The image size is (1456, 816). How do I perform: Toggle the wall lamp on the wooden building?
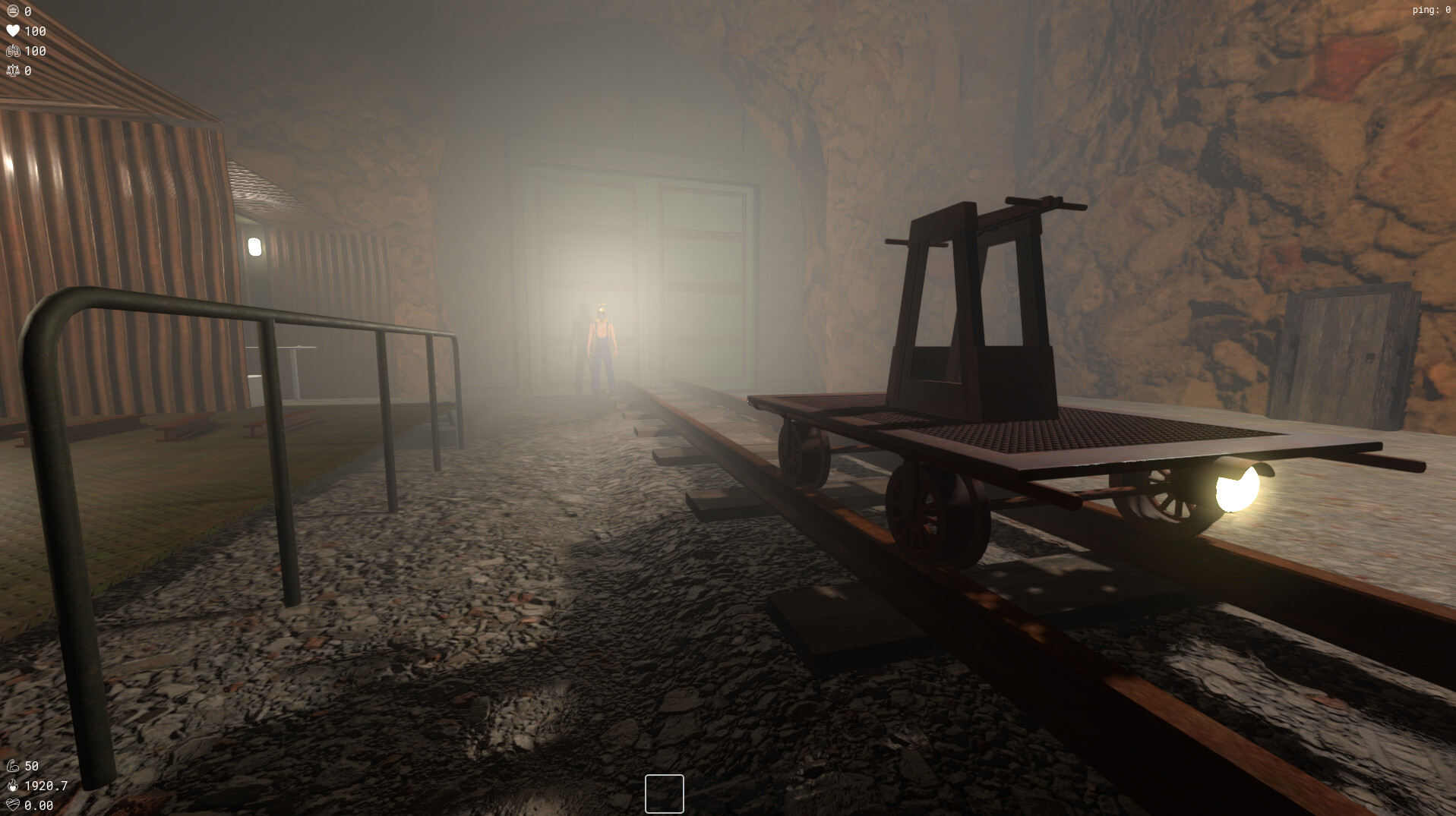click(256, 248)
